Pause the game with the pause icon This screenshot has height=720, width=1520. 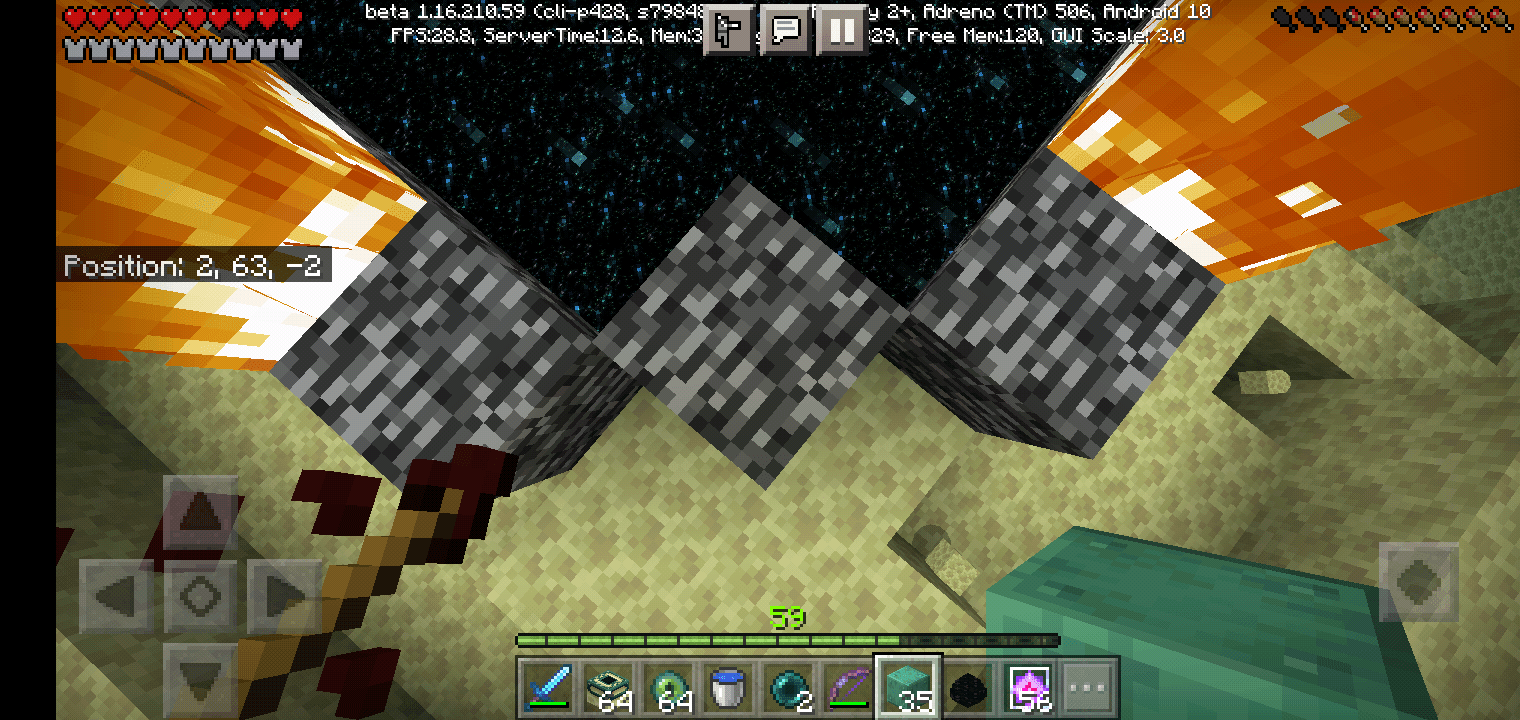[842, 29]
